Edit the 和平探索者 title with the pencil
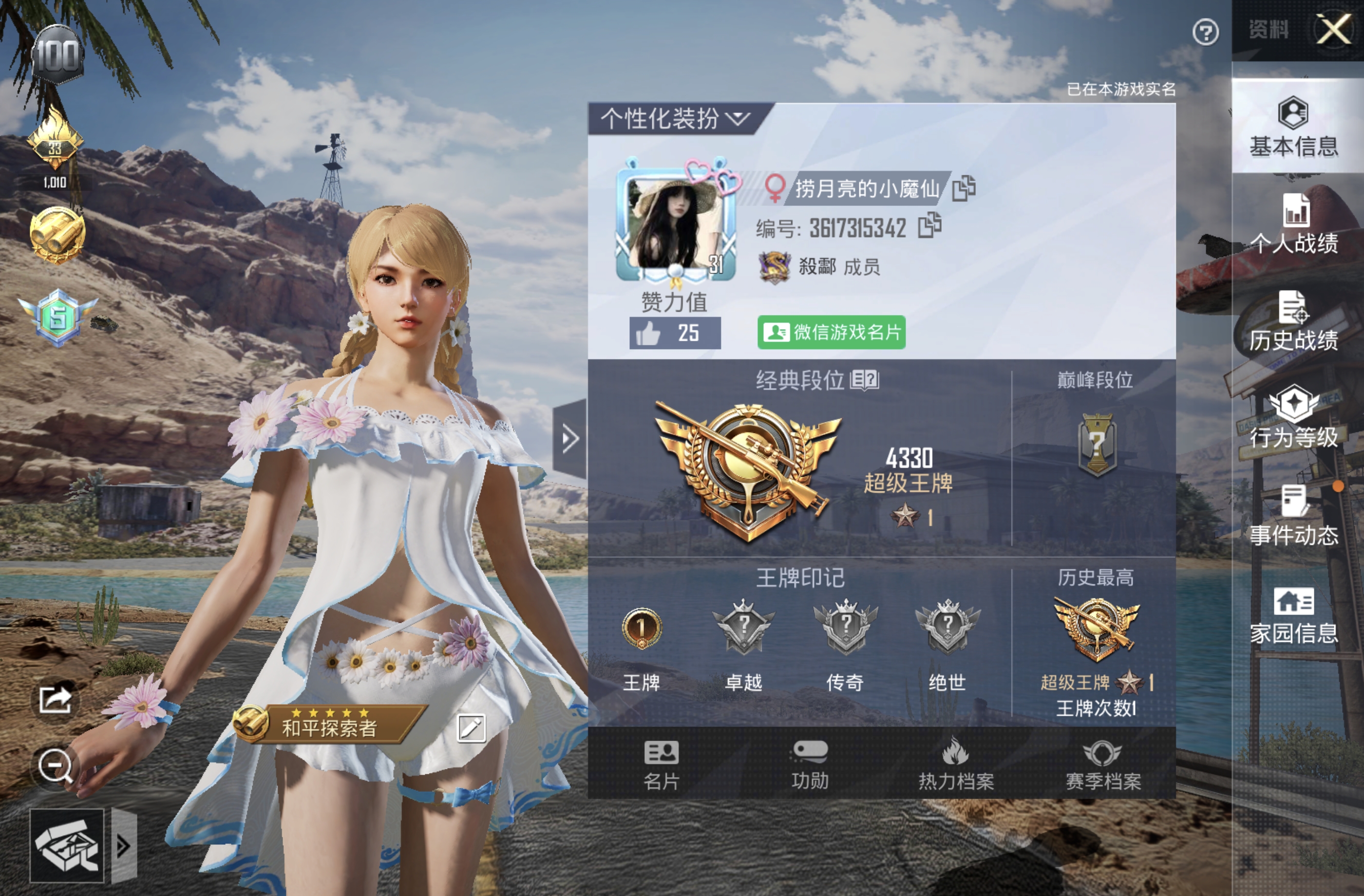Viewport: 1364px width, 896px height. pyautogui.click(x=471, y=728)
